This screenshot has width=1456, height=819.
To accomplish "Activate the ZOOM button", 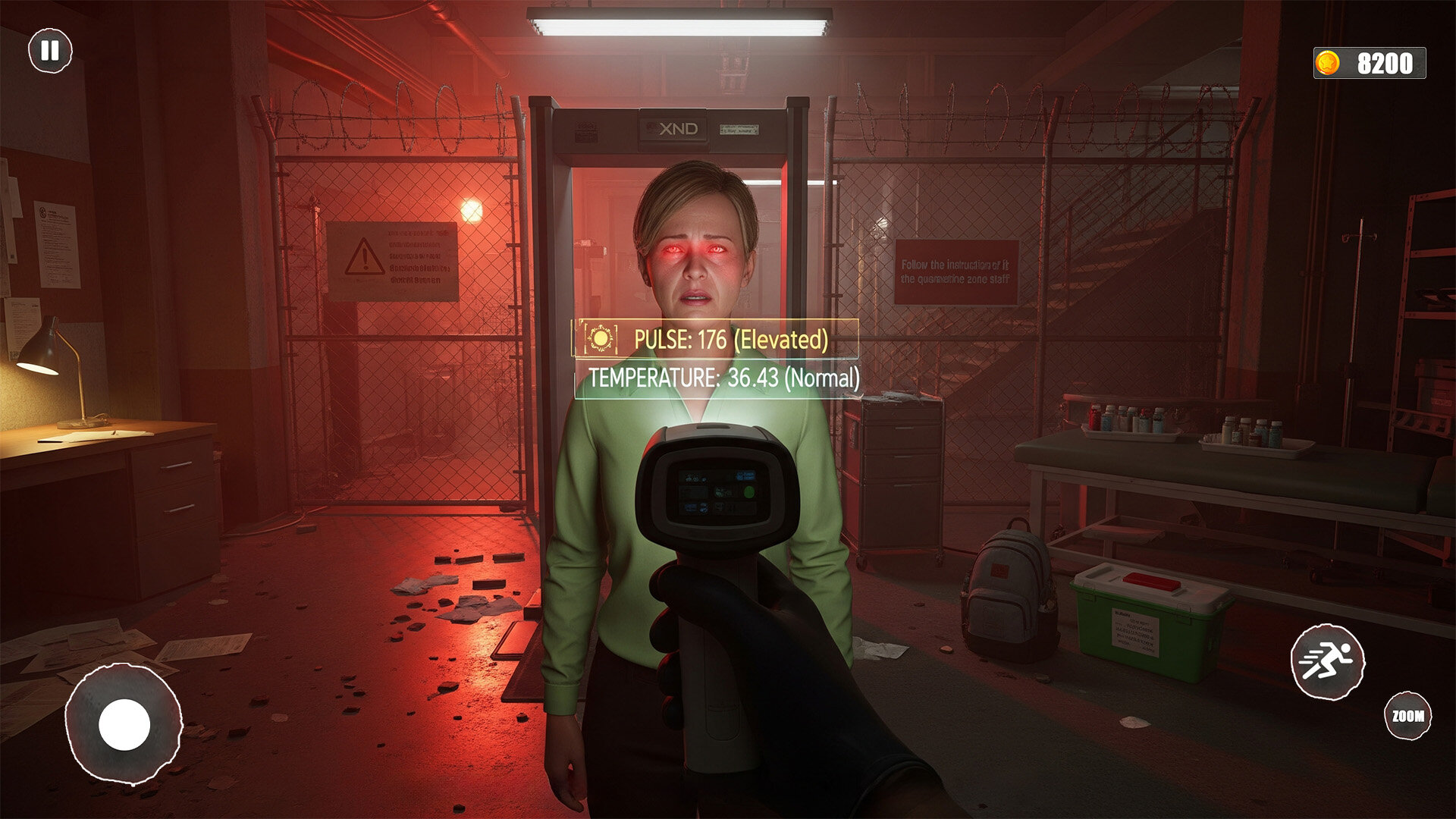I will click(1407, 715).
